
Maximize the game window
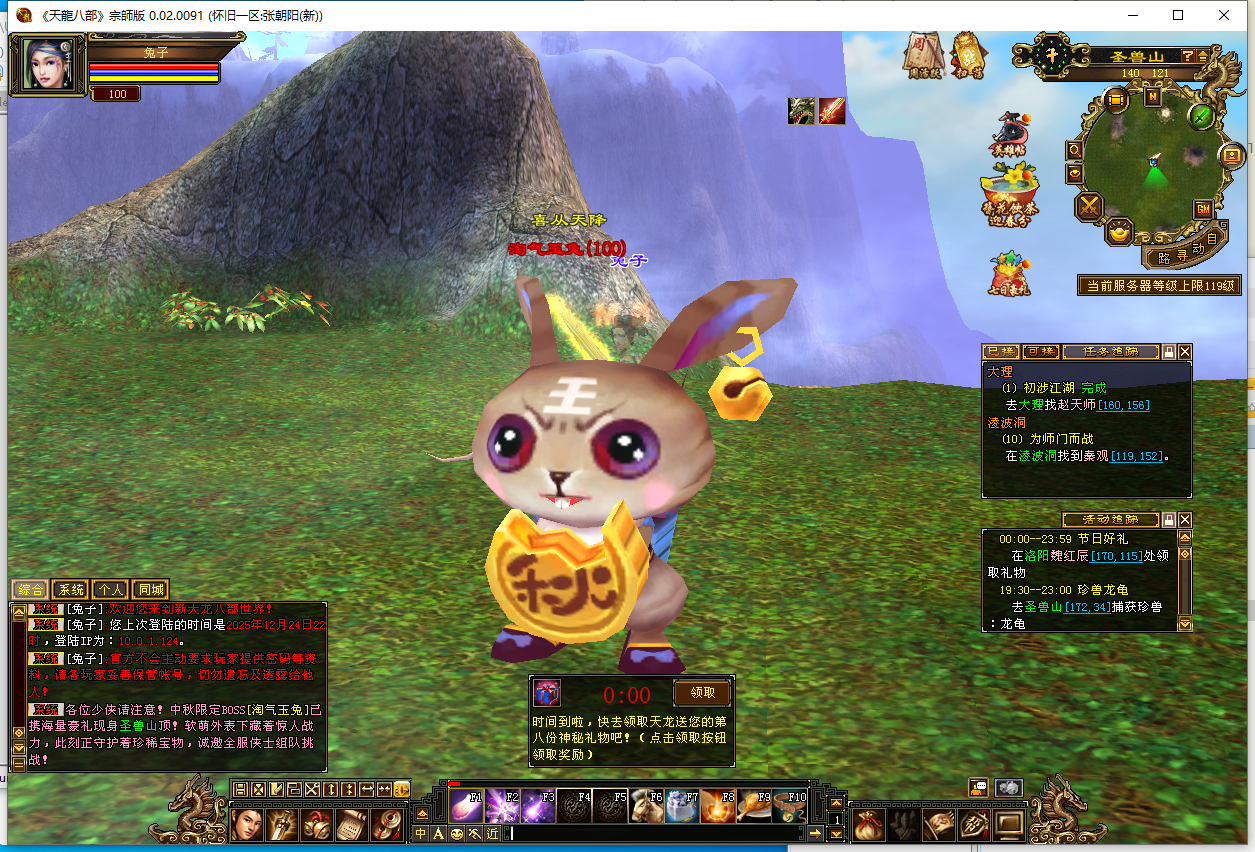point(1178,15)
